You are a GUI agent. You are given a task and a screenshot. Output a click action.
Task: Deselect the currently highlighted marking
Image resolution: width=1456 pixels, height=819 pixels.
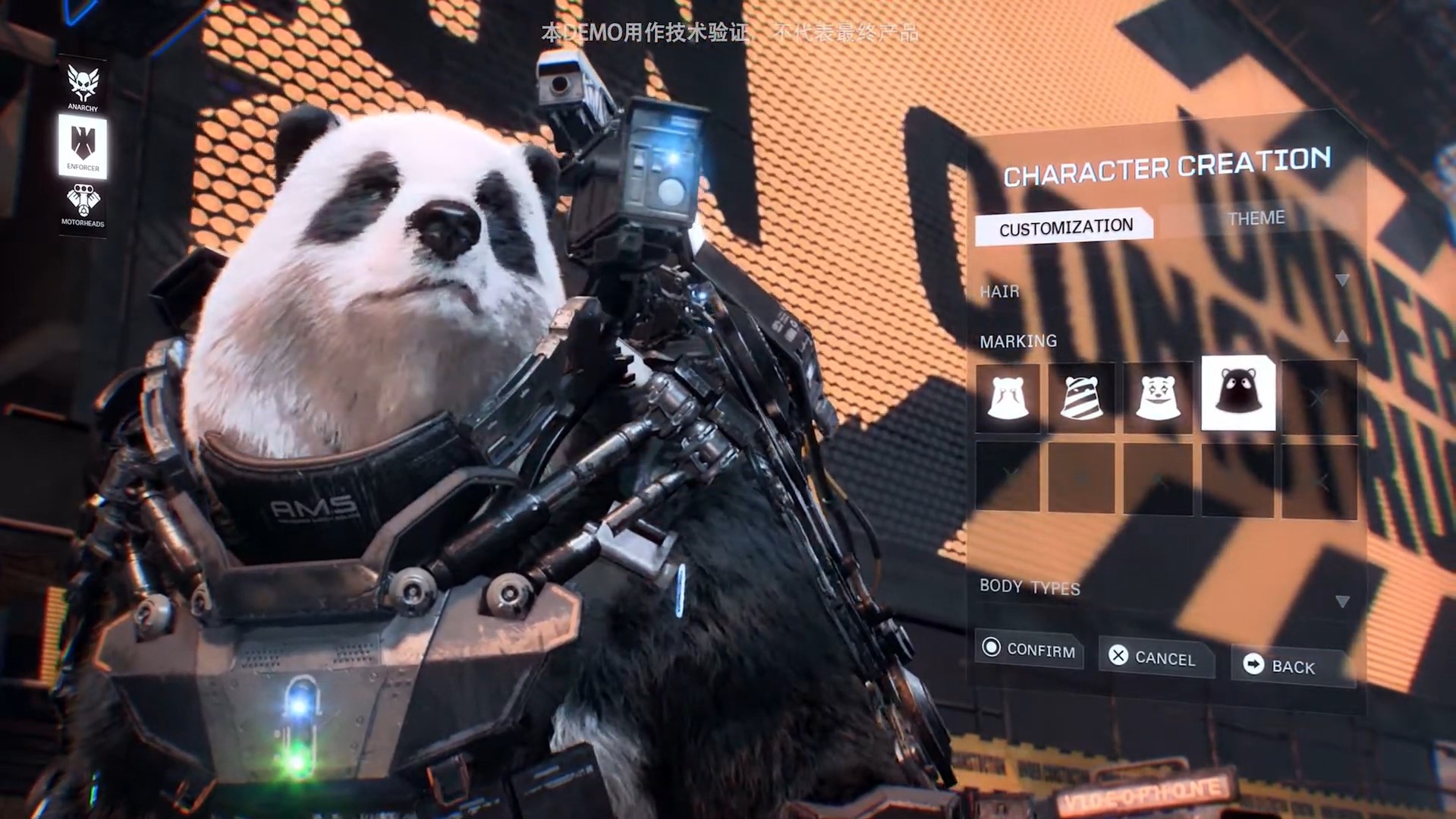tap(1237, 395)
